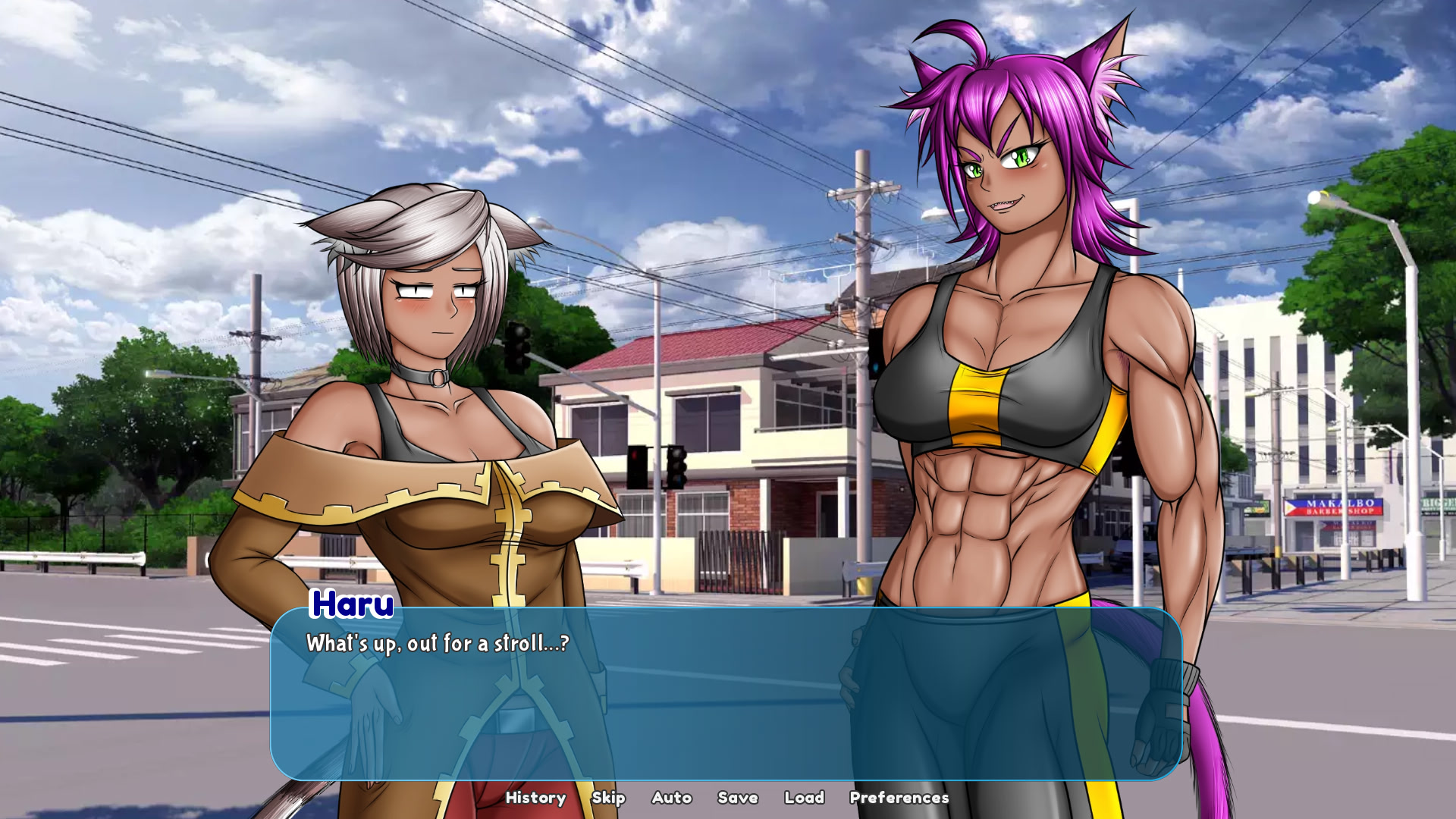Open the History log
Viewport: 1456px width, 819px height.
pyautogui.click(x=536, y=798)
